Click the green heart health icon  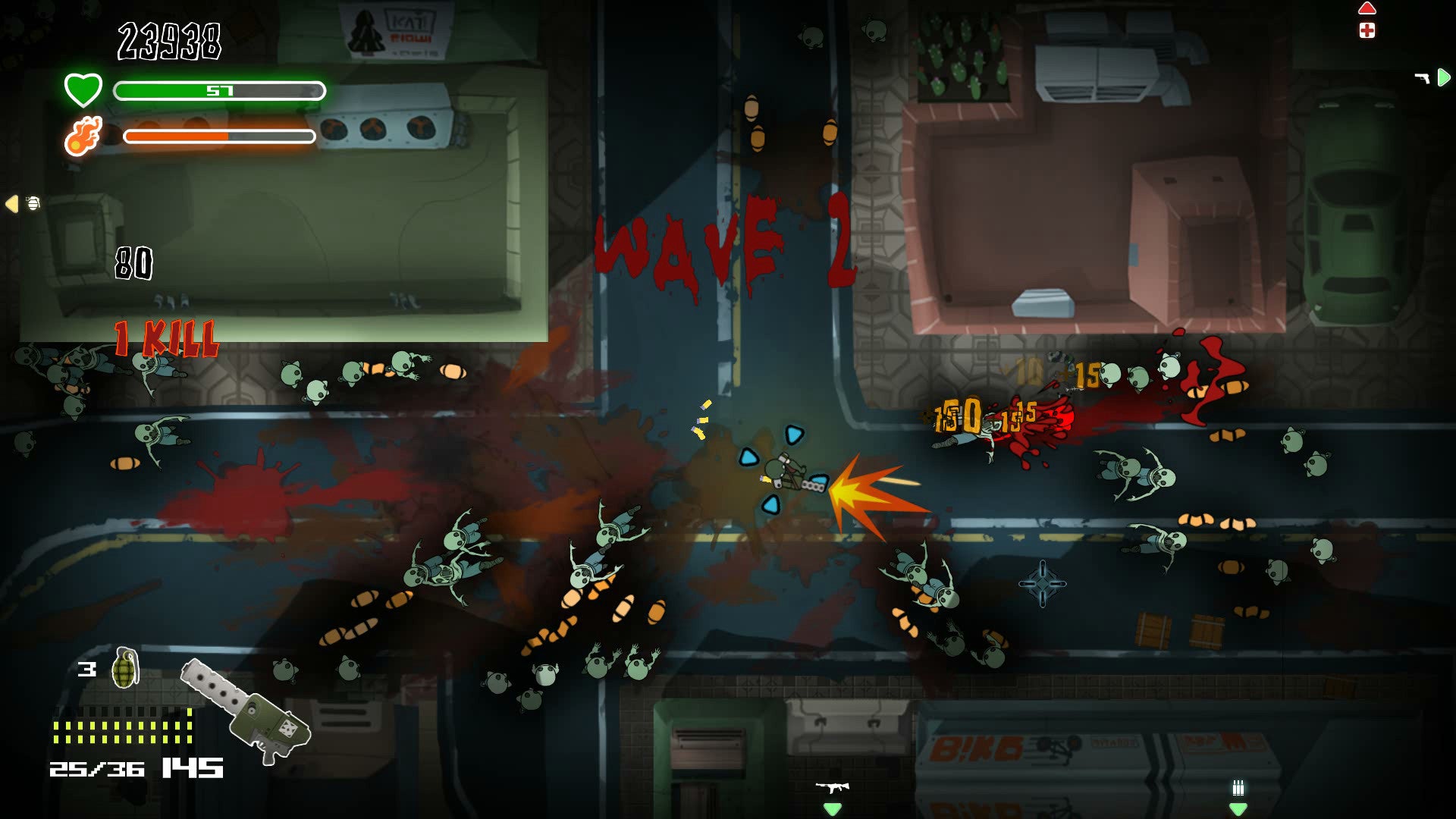pos(83,88)
